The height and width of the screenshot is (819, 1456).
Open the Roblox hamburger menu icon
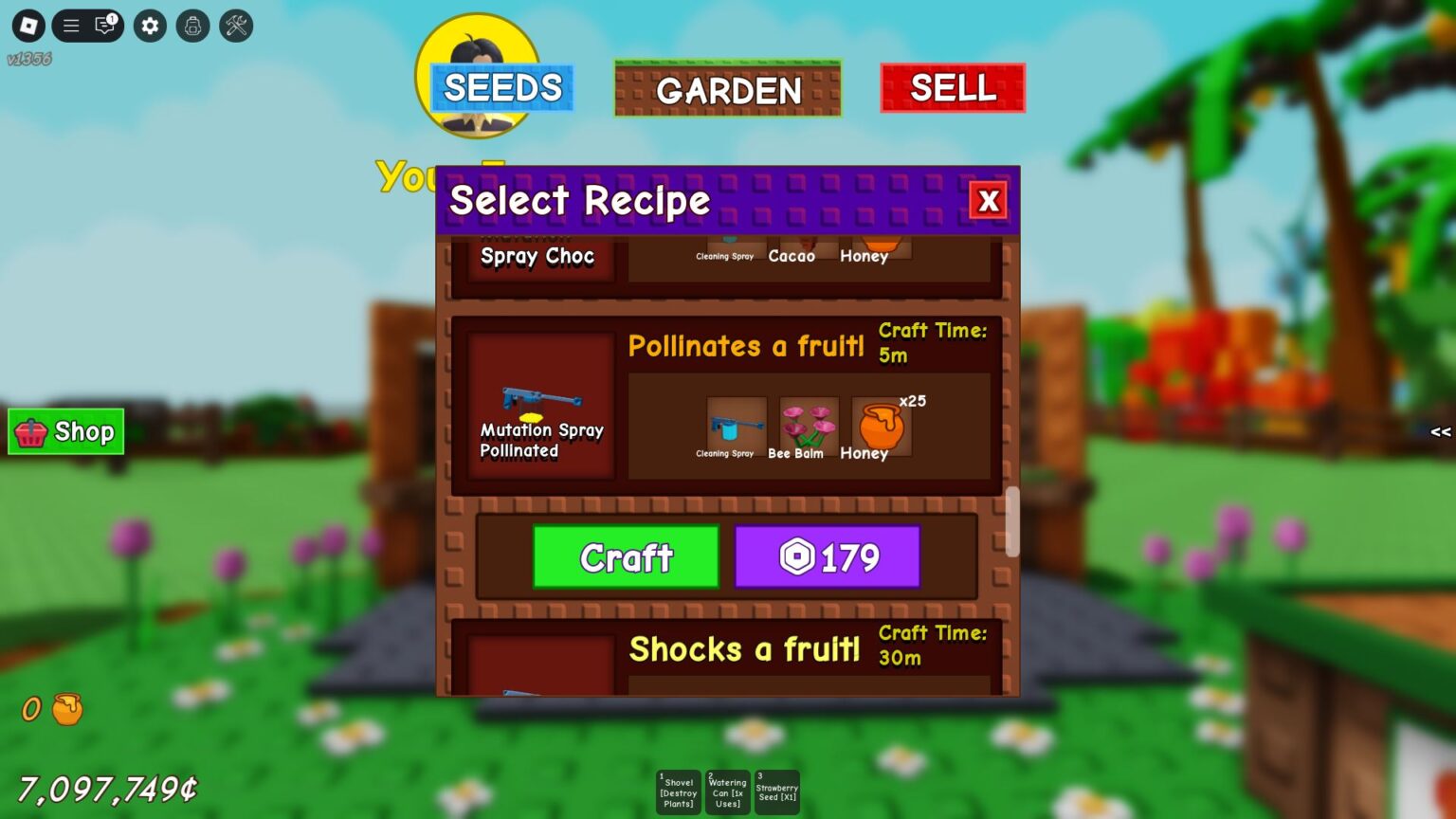pyautogui.click(x=70, y=27)
